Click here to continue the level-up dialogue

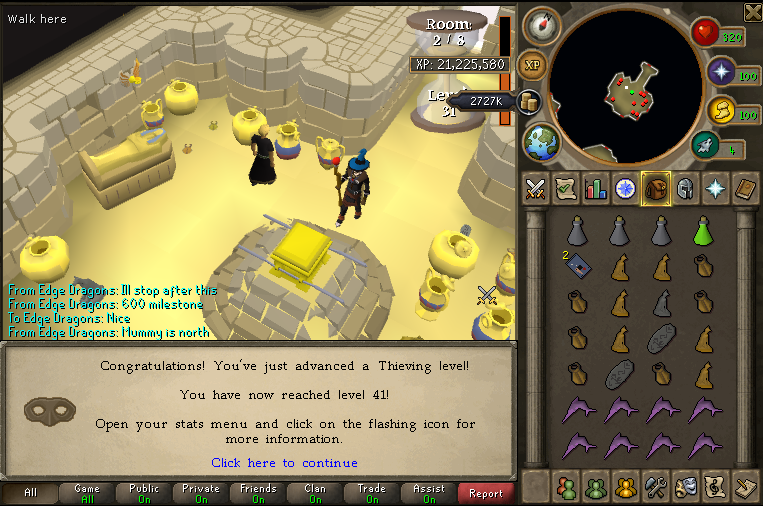click(284, 463)
